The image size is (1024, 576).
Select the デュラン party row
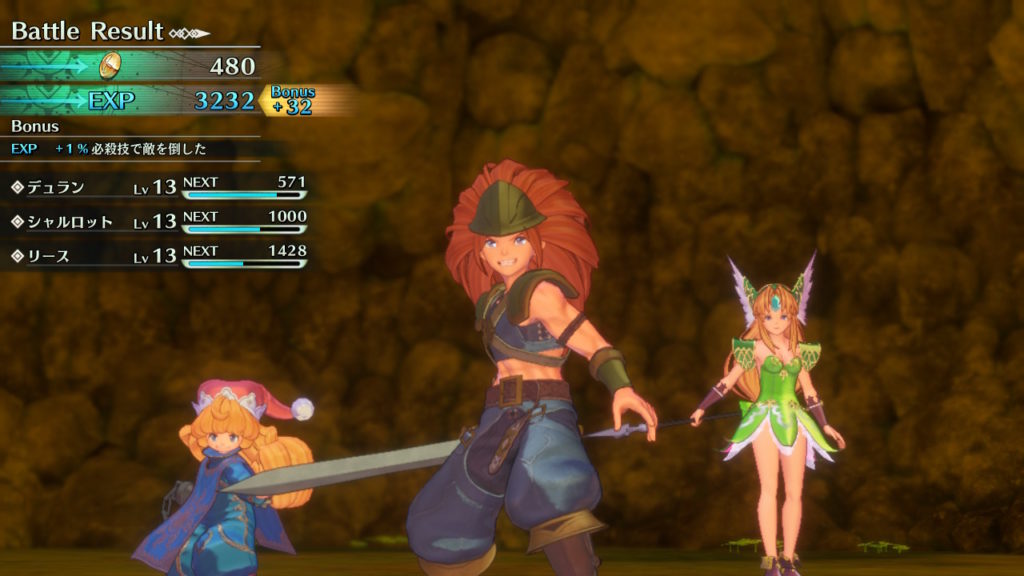pos(155,188)
